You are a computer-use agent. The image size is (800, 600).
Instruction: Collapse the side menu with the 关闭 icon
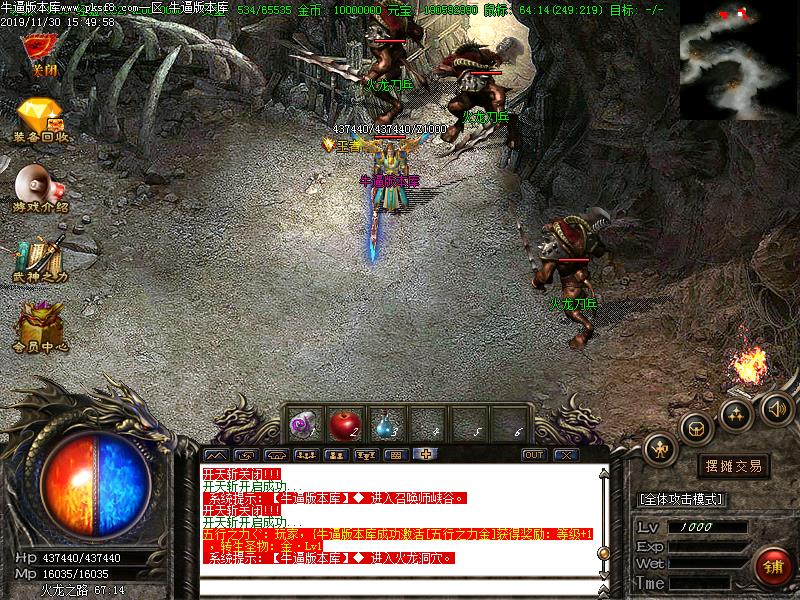click(x=41, y=52)
